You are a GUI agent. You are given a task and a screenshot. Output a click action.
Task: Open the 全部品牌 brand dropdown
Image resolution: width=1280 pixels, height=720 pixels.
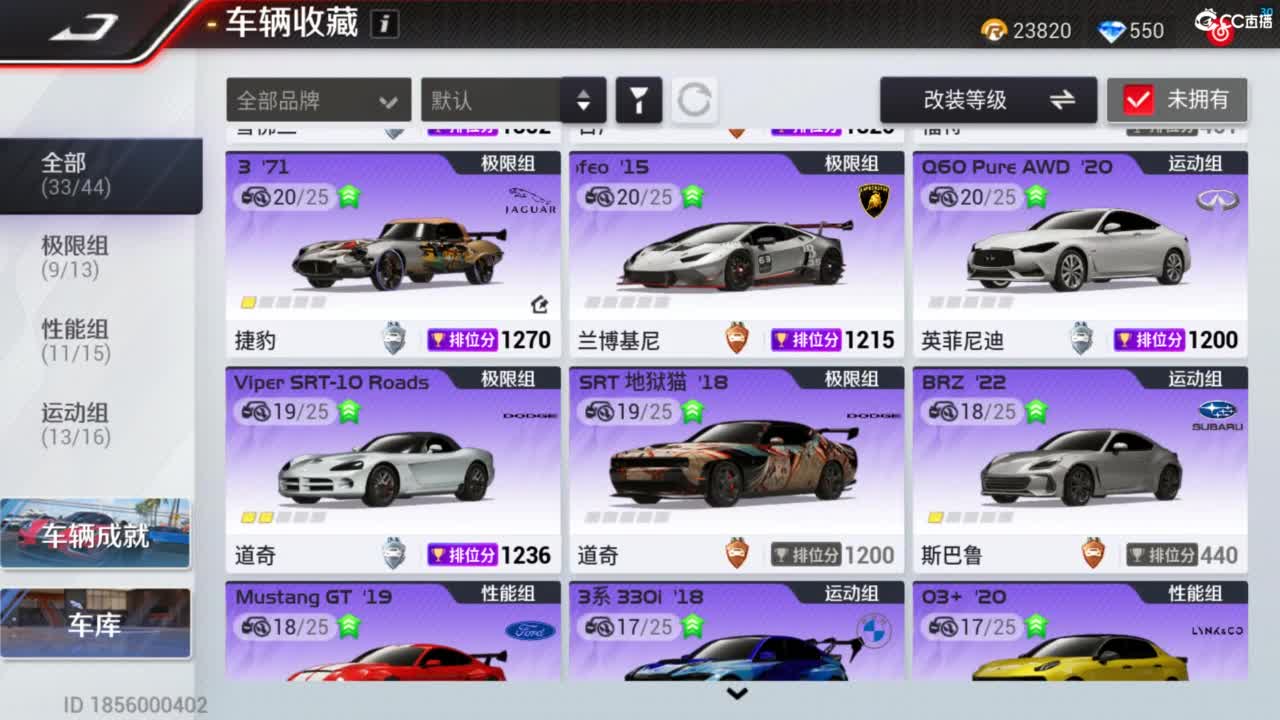(x=317, y=100)
